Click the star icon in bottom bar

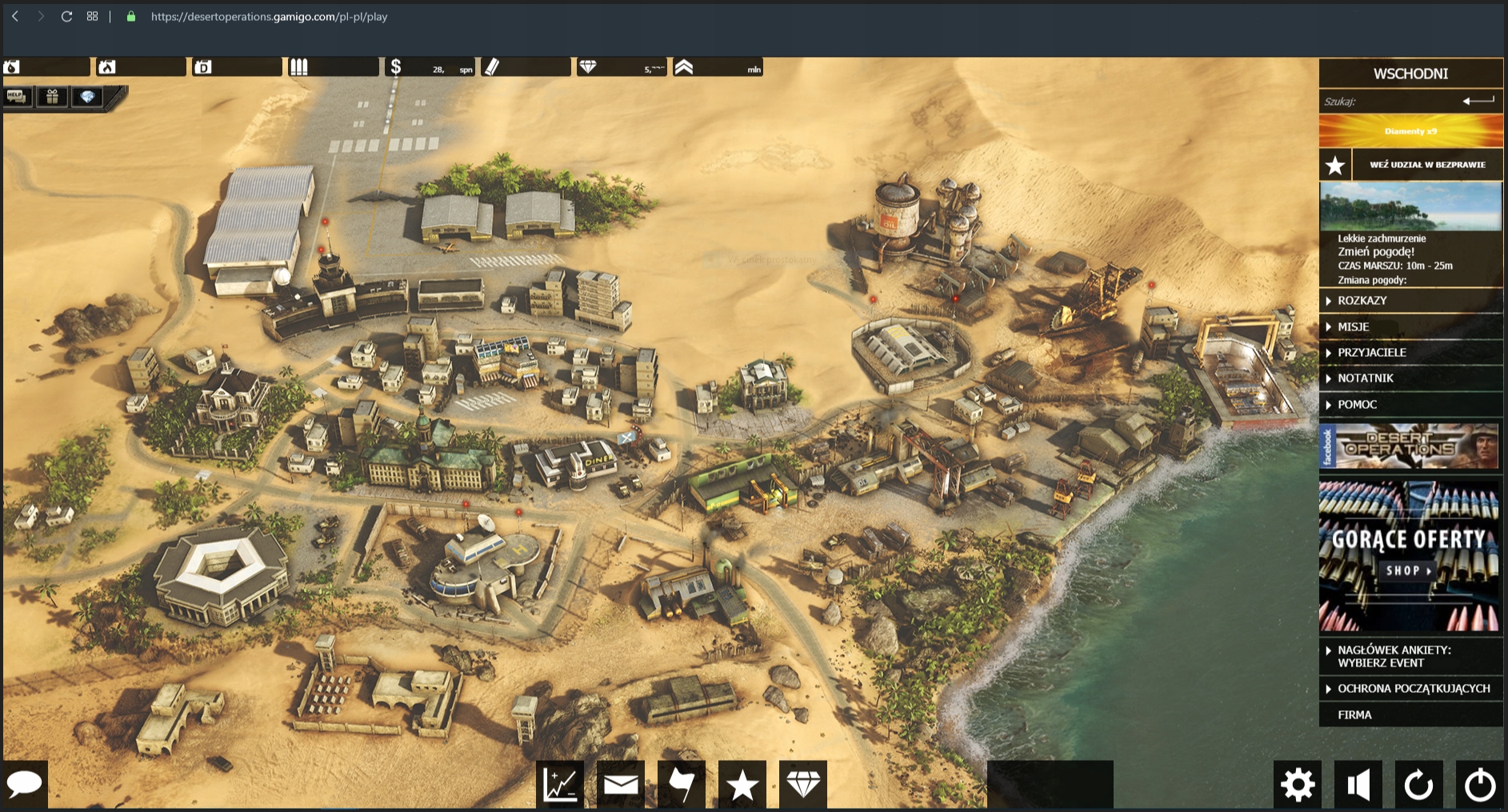pyautogui.click(x=742, y=784)
